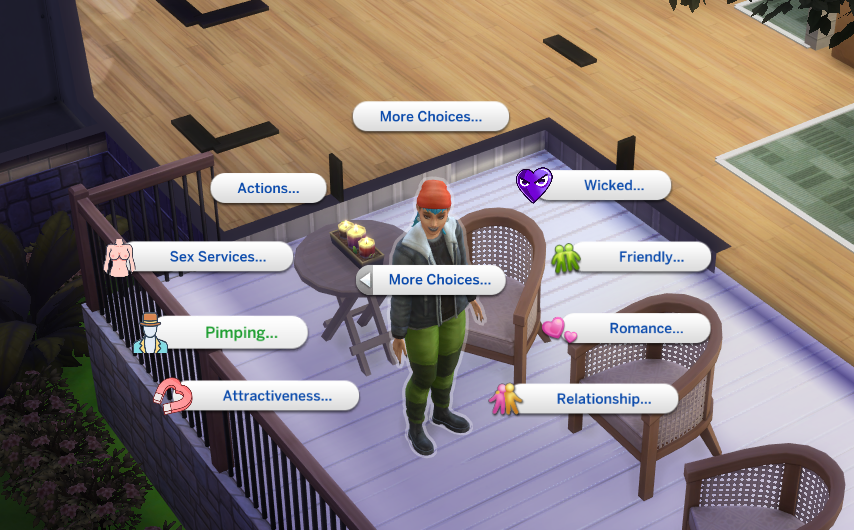The image size is (854, 530).
Task: Open the Sex Services submenu
Action: tap(218, 257)
